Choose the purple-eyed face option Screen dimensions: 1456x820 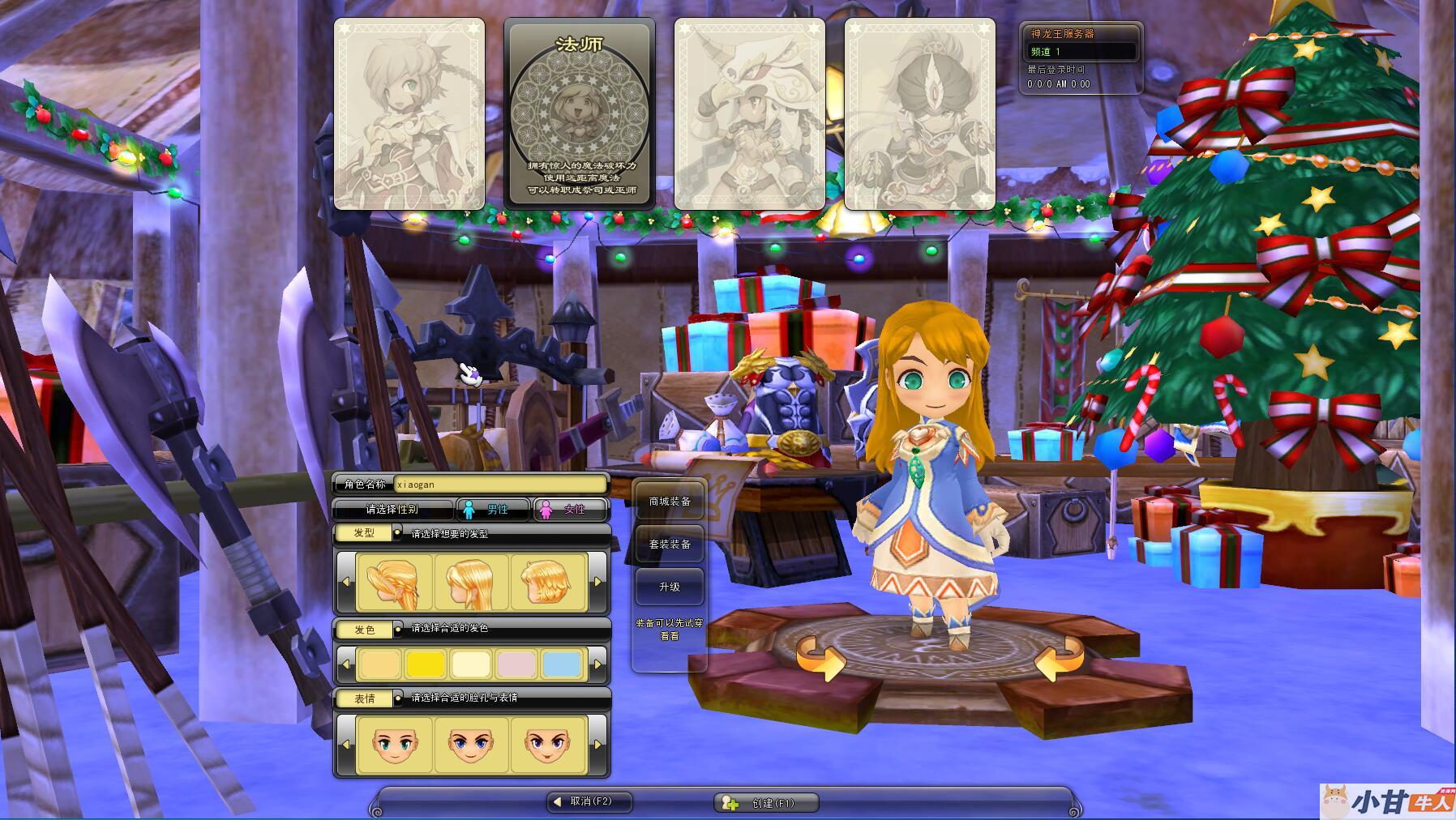(547, 745)
